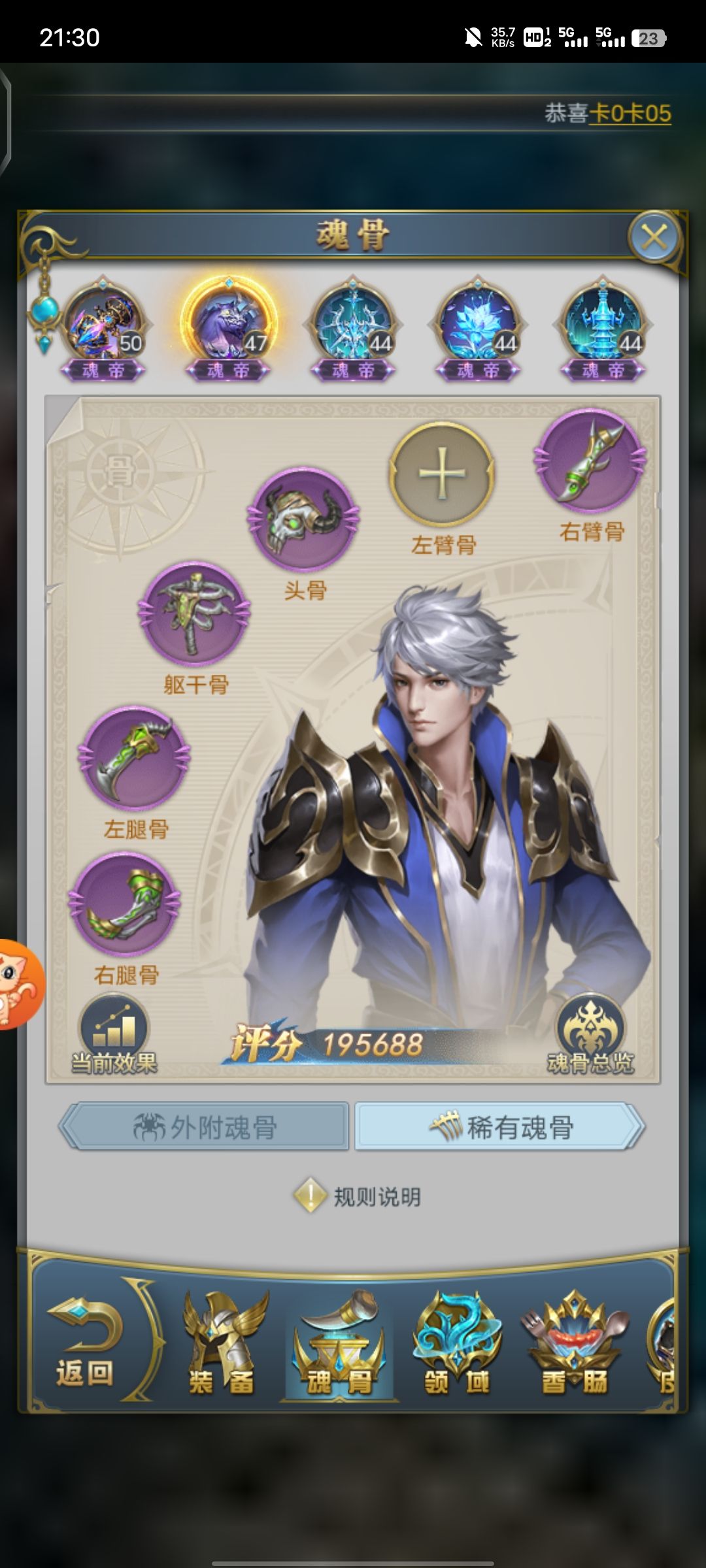Inspect the 头骨 skull slot

point(303,519)
